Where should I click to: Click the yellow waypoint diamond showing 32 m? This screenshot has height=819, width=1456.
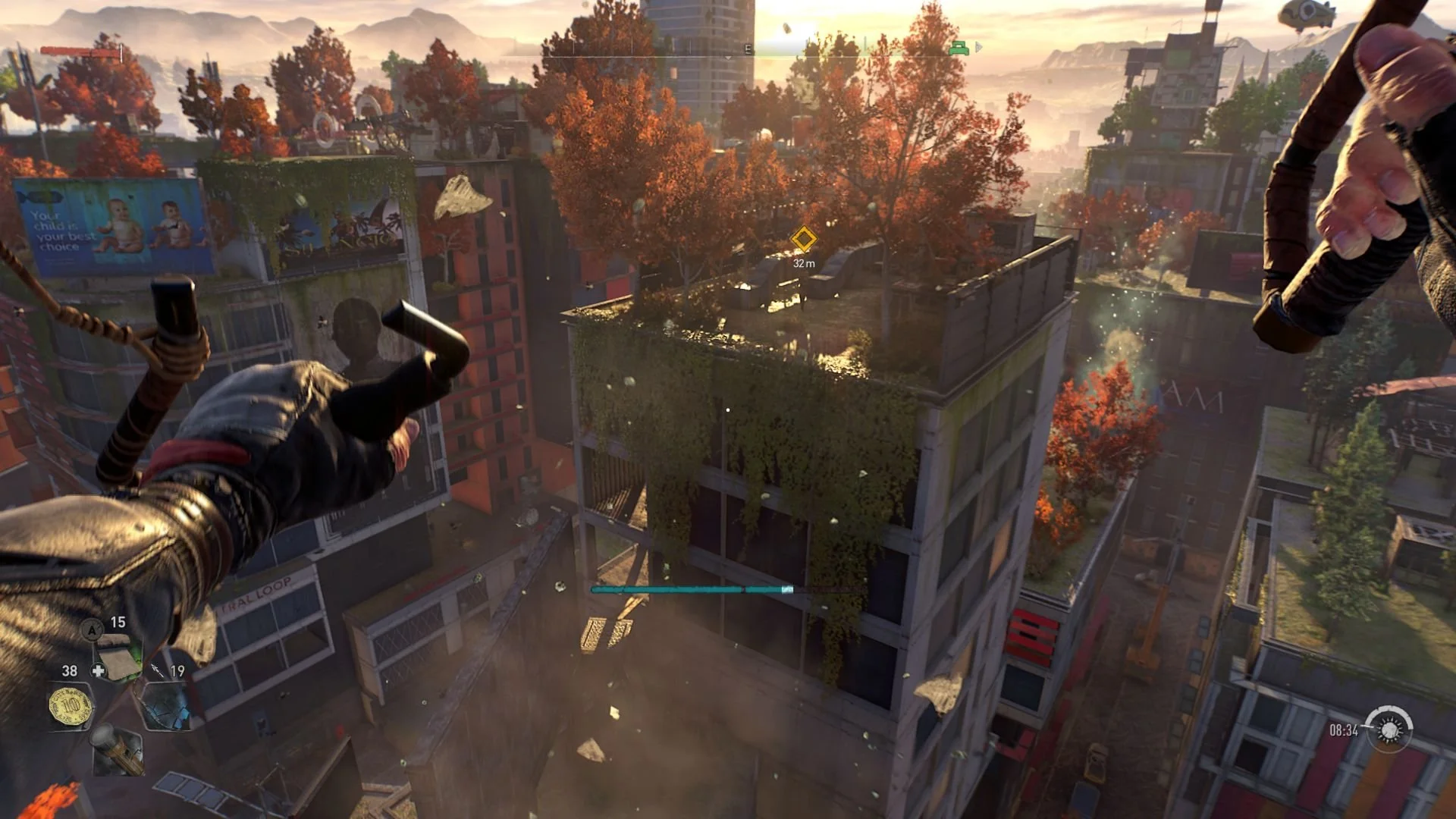[x=805, y=239]
